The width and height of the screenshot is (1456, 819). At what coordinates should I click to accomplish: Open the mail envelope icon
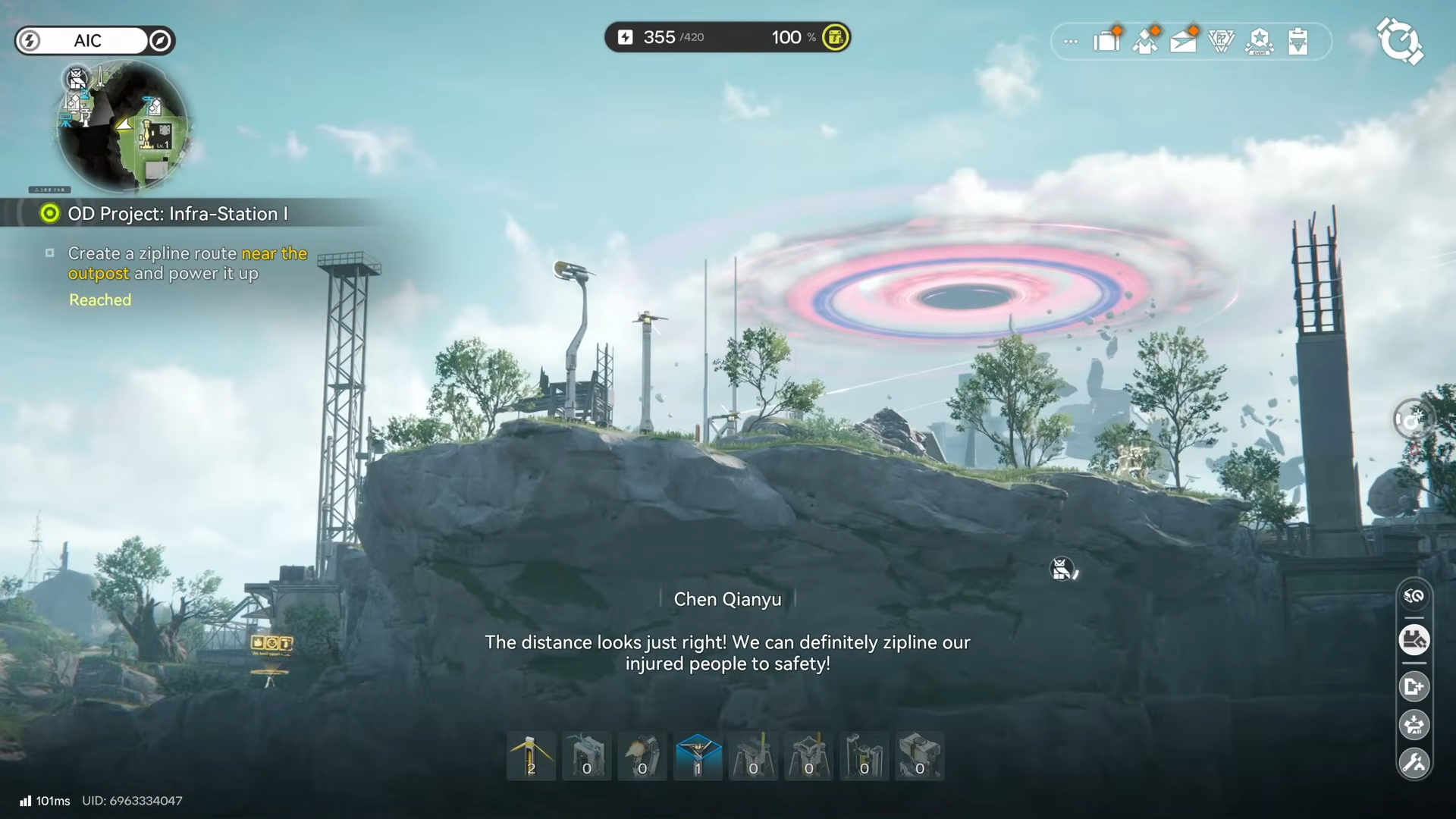[1183, 41]
